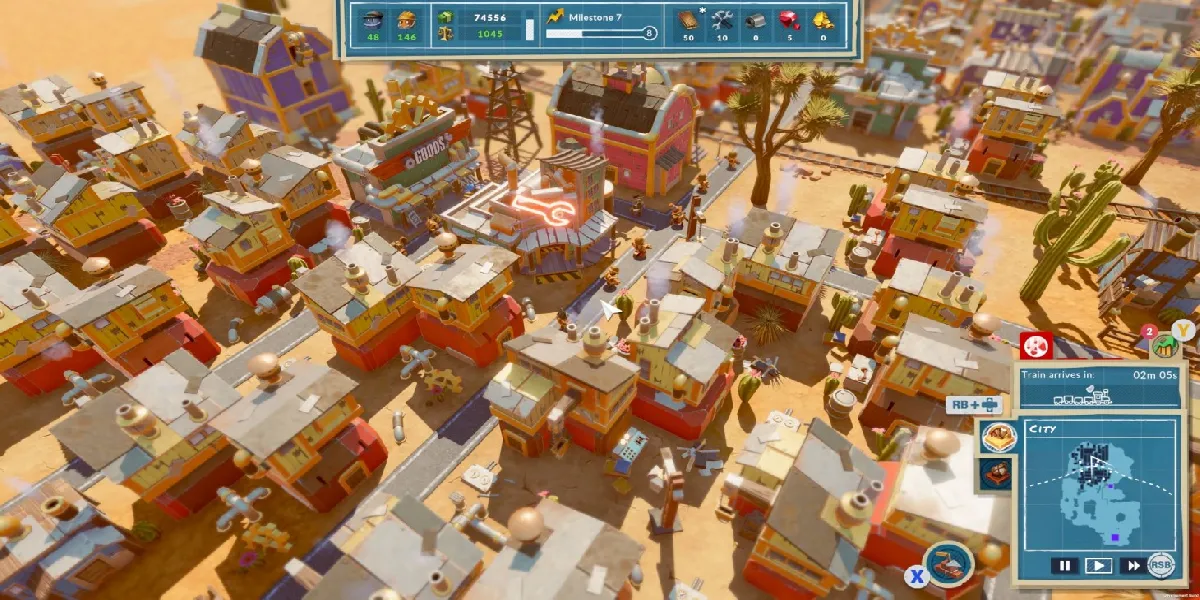Activate fast-forward game speed
Screen dimensions: 1200x600
click(1131, 565)
